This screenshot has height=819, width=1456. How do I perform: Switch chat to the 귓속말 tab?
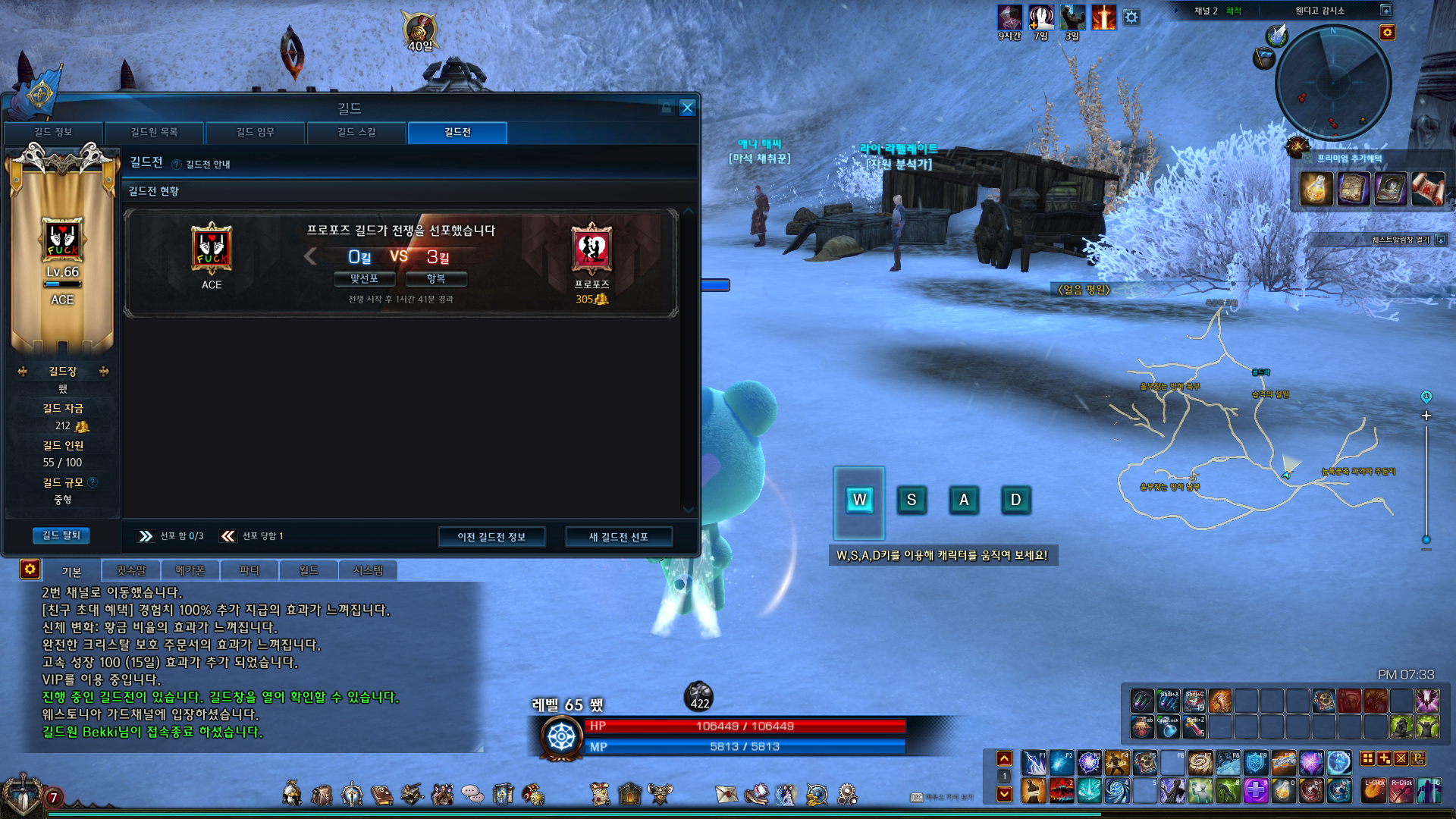130,570
